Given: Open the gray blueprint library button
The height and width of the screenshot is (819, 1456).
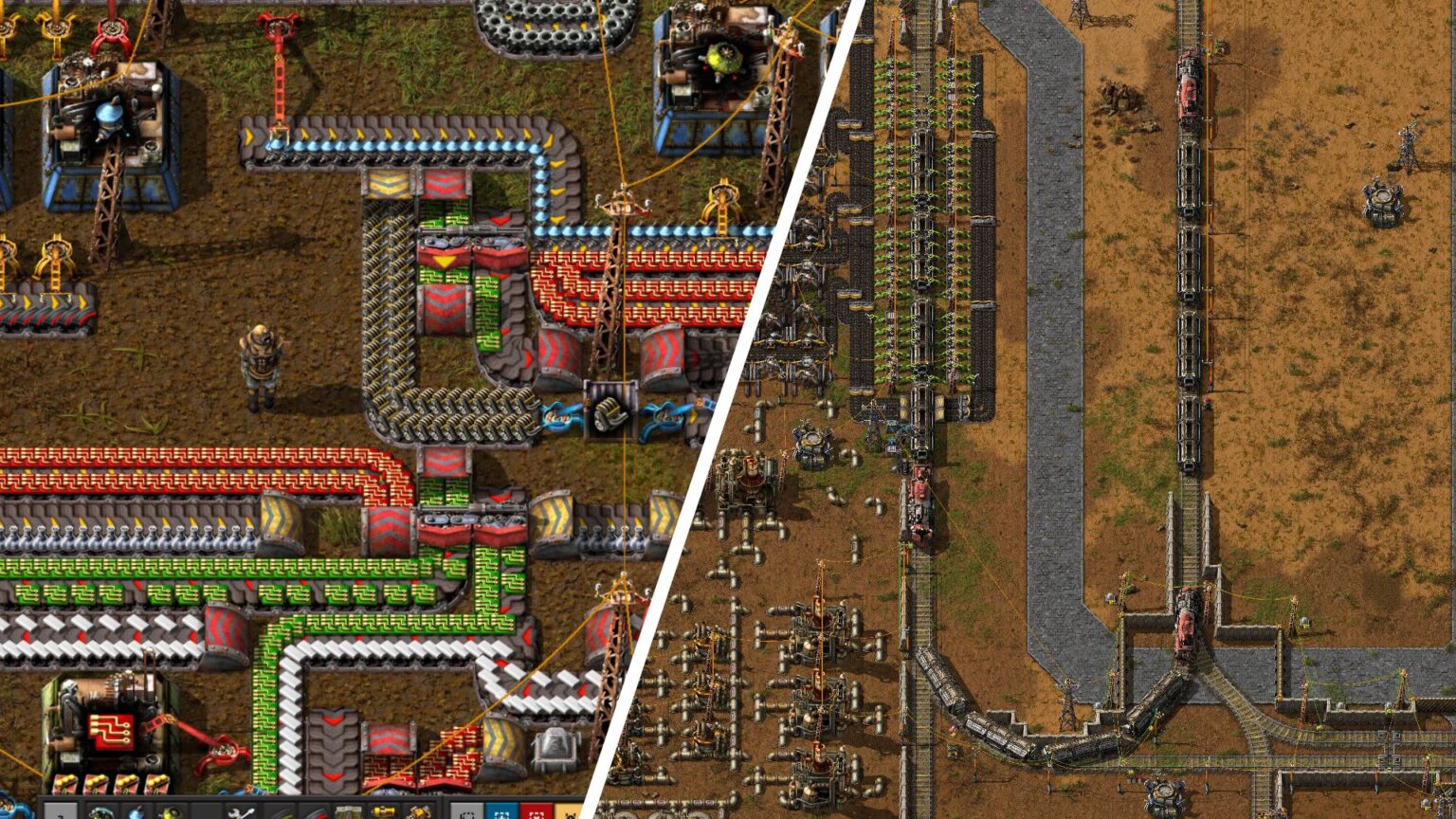Looking at the screenshot, I should pyautogui.click(x=466, y=811).
